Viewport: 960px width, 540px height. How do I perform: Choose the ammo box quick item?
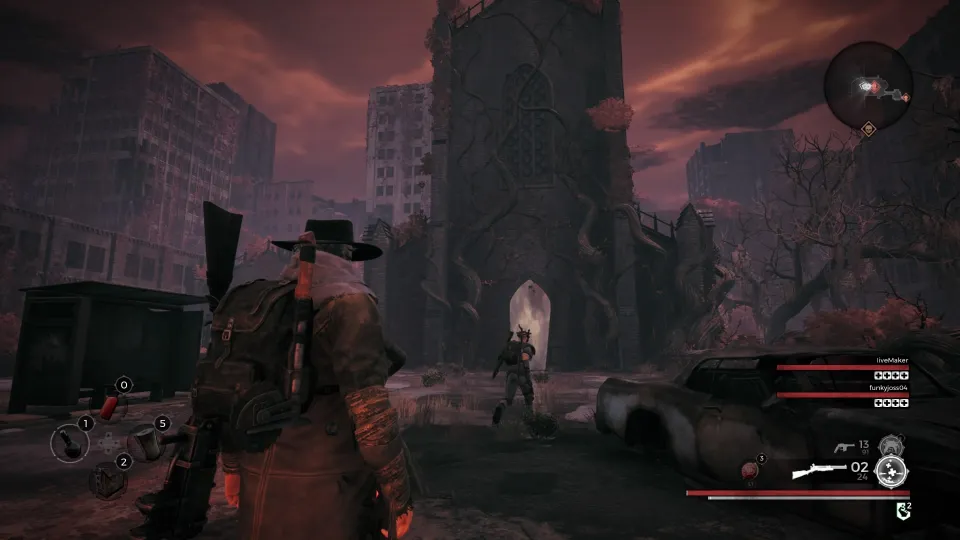tap(108, 478)
